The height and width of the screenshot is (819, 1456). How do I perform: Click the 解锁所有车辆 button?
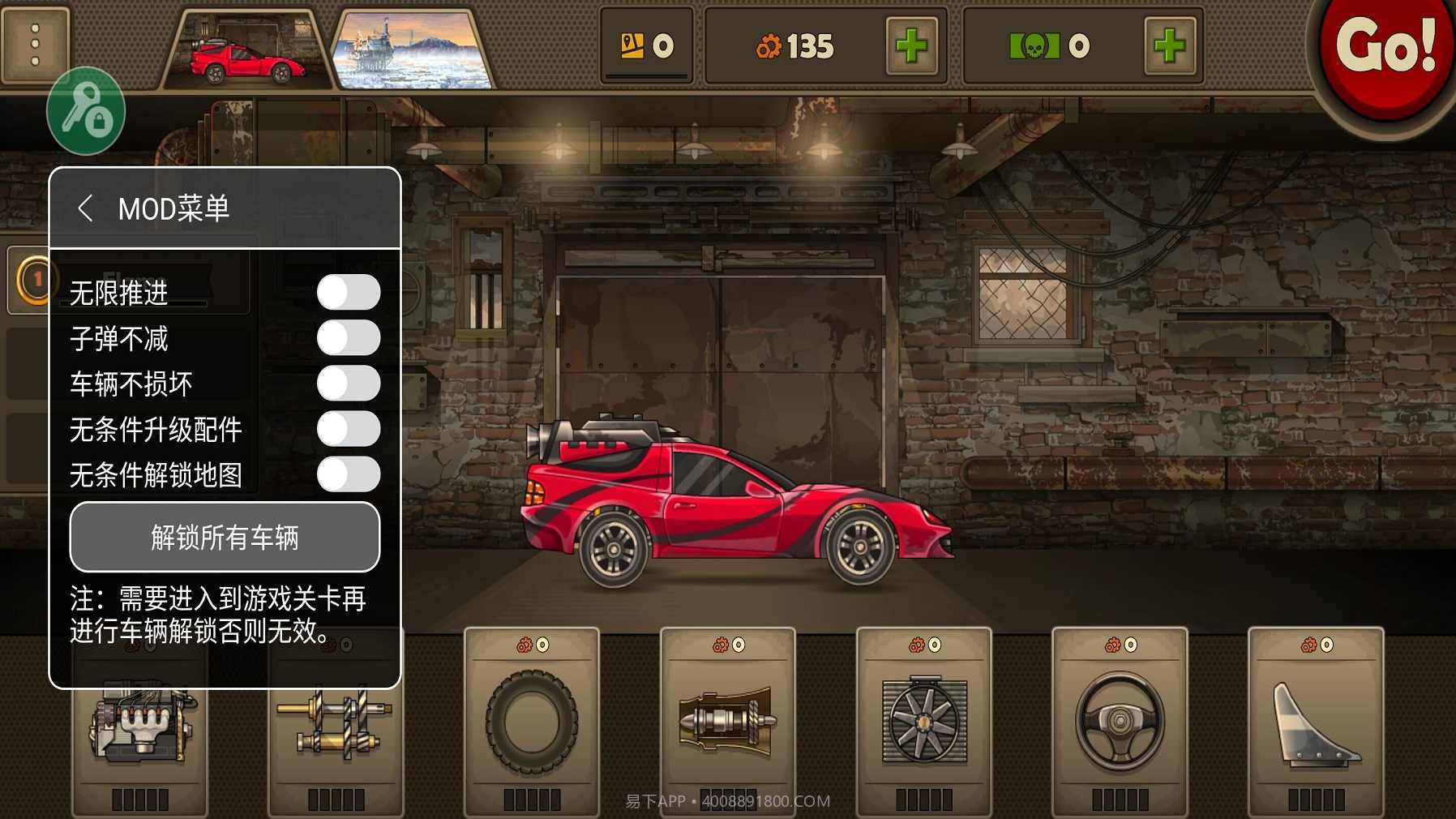pyautogui.click(x=225, y=537)
